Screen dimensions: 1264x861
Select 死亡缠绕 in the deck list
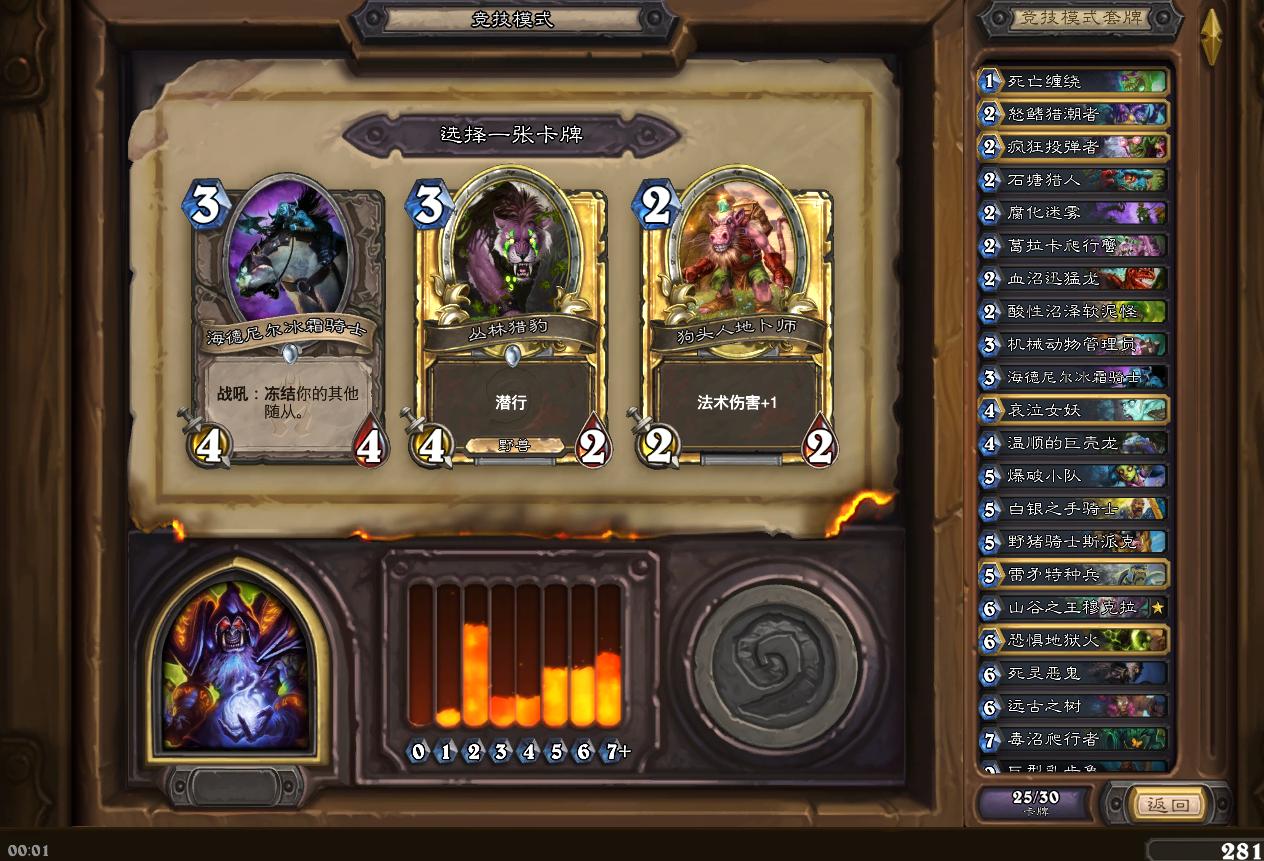click(1072, 81)
